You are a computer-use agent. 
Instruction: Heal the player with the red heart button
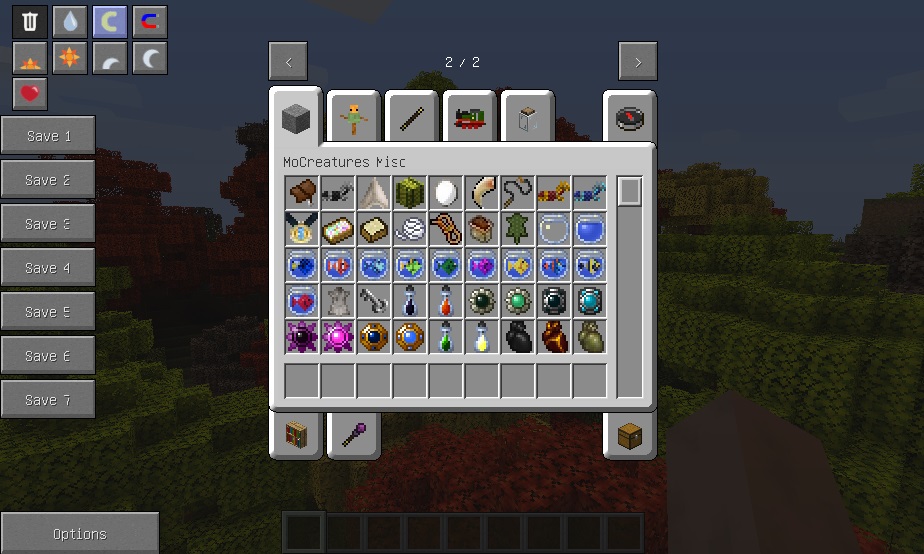[30, 94]
